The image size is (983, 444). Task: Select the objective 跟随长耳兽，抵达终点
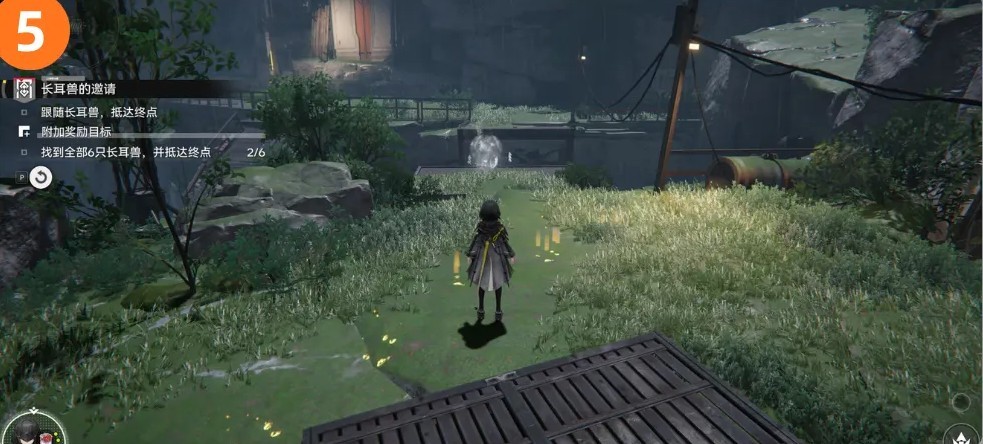pyautogui.click(x=99, y=112)
